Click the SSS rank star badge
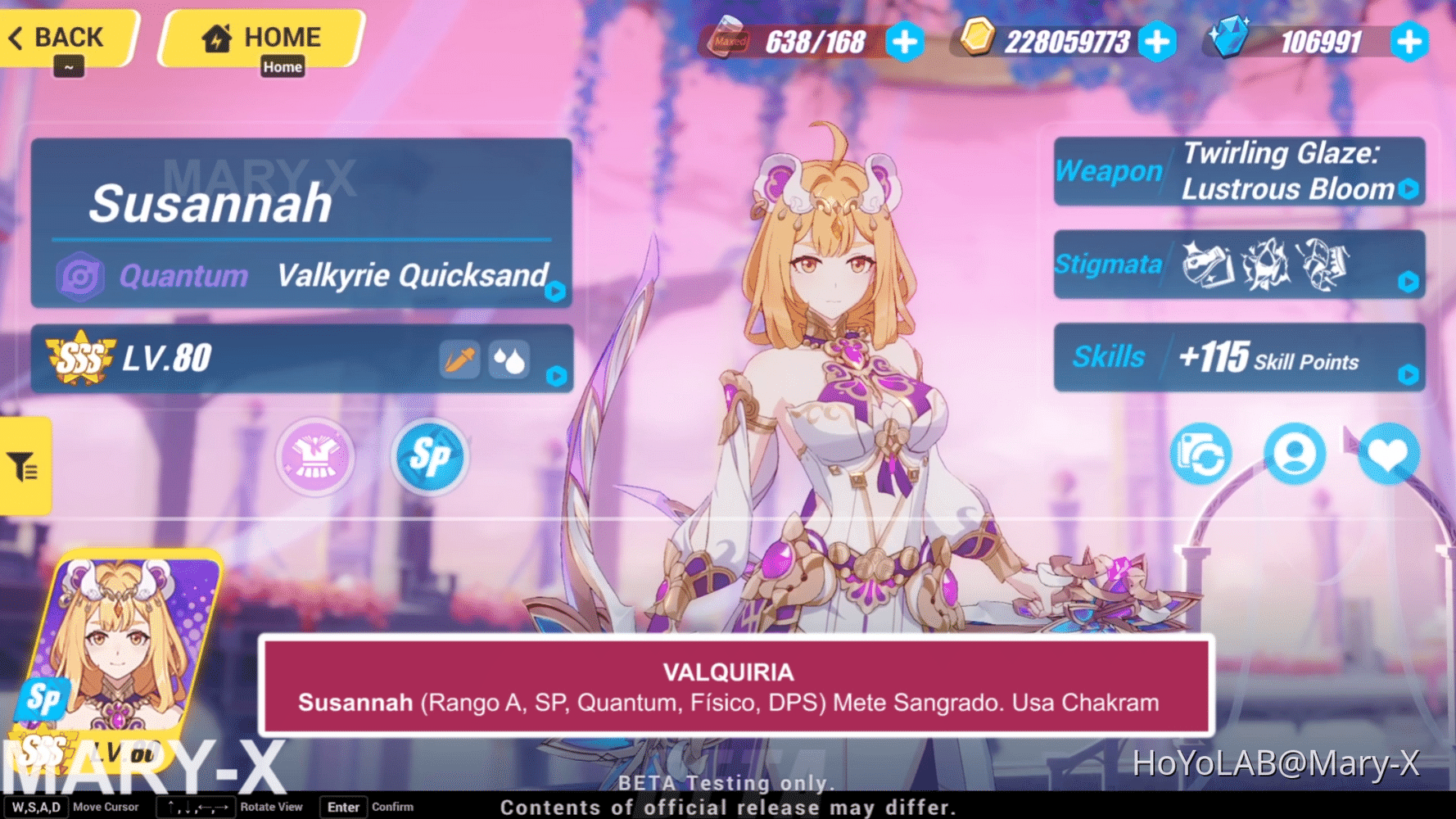The width and height of the screenshot is (1456, 819). [77, 355]
